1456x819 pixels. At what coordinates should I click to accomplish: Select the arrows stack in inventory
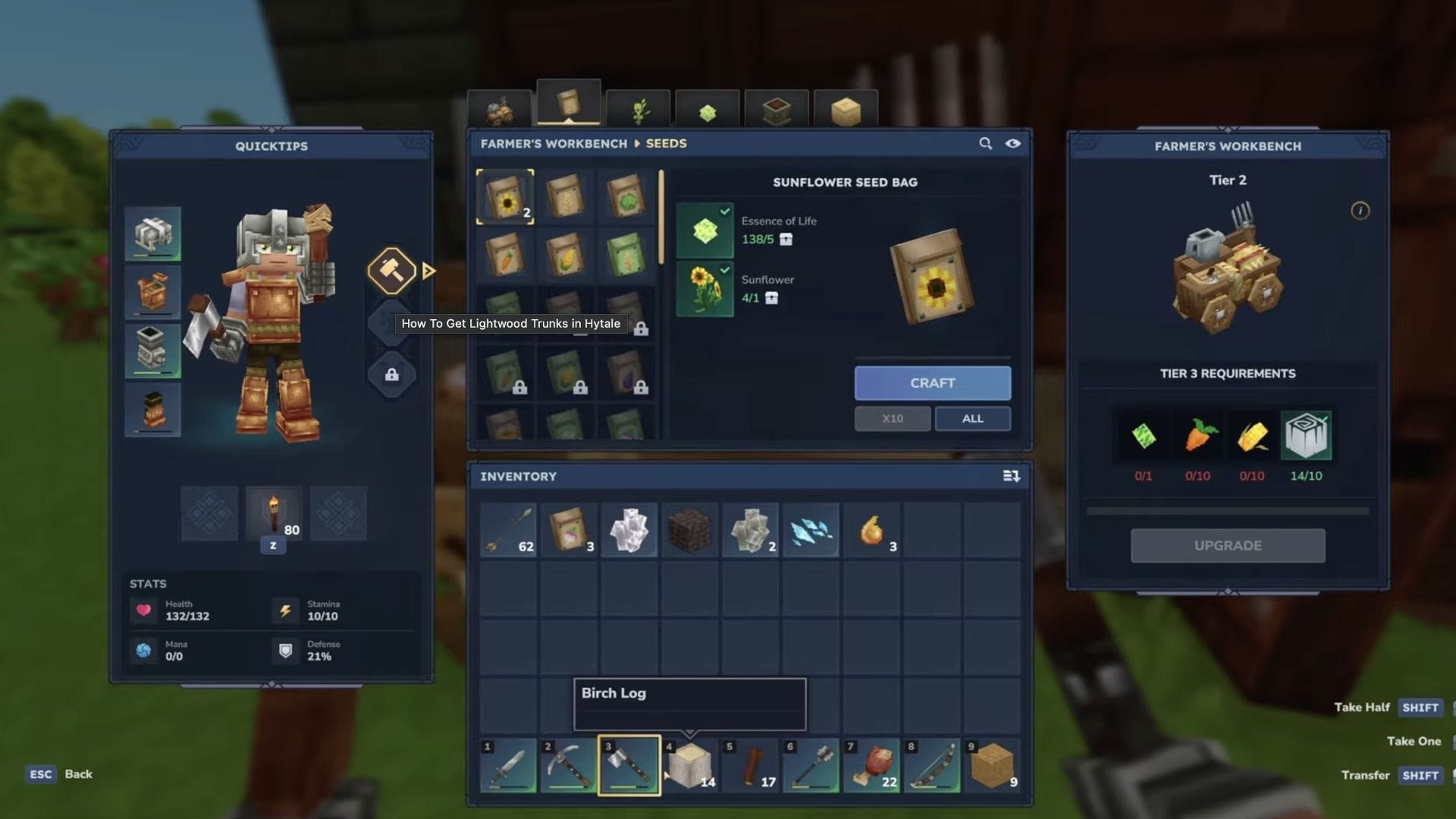[508, 530]
